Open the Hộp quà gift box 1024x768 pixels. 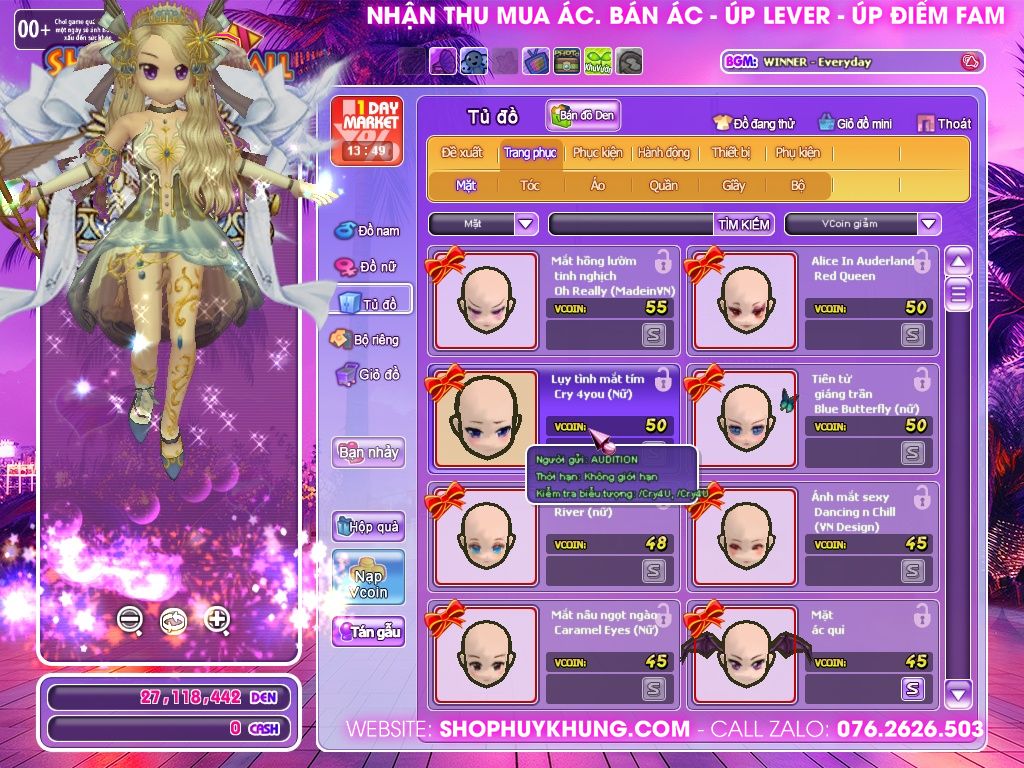click(x=369, y=526)
